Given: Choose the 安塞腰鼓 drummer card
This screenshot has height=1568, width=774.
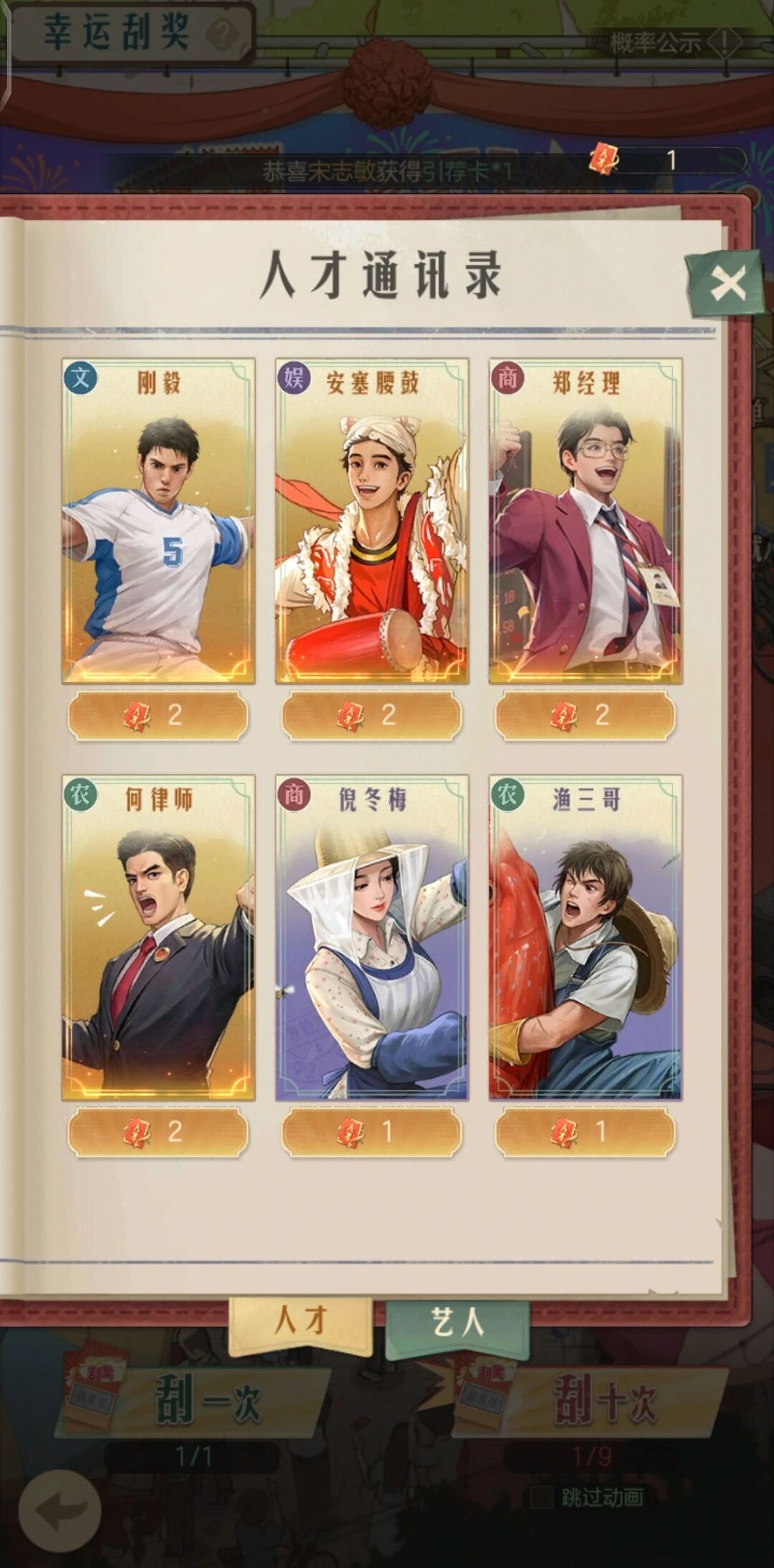Looking at the screenshot, I should (x=372, y=521).
